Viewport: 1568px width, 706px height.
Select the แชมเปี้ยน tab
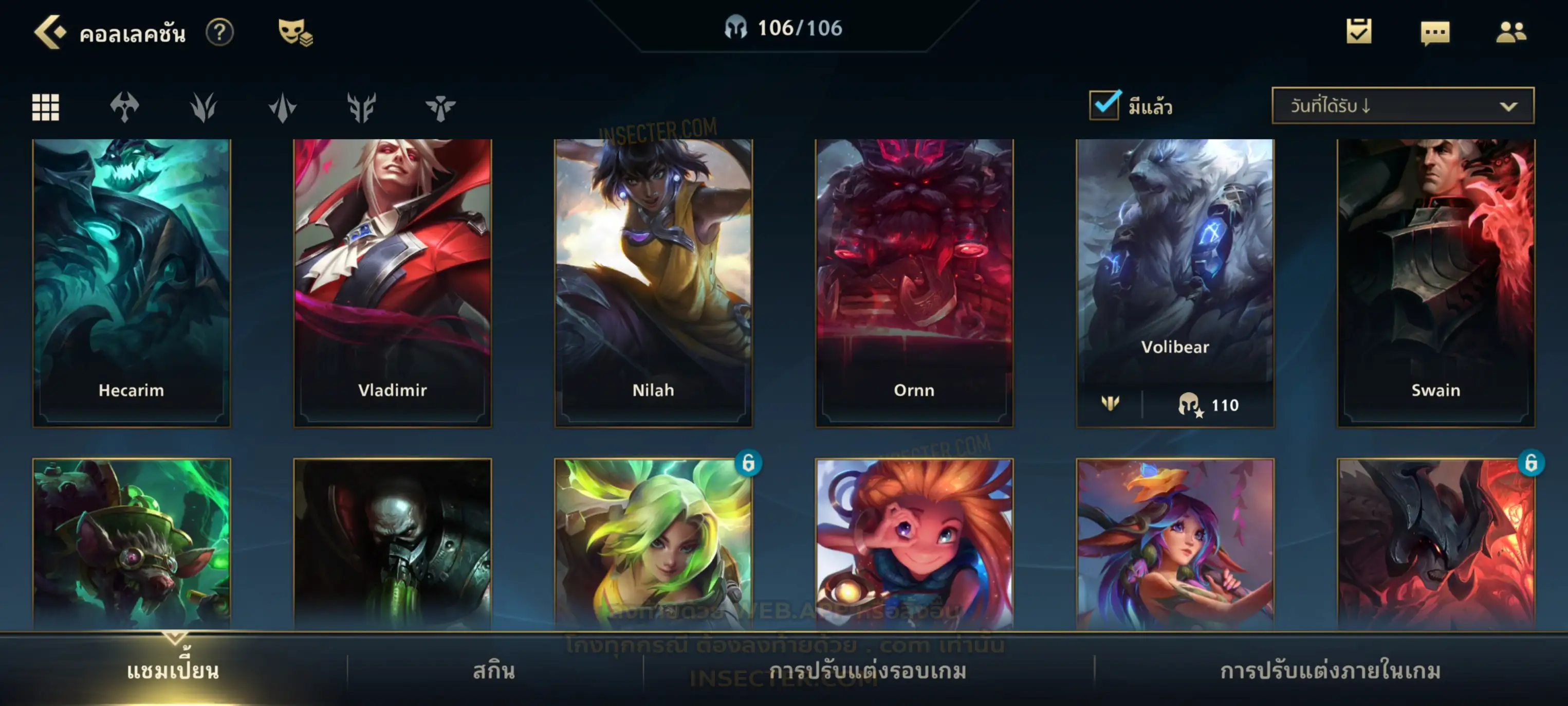(x=173, y=671)
